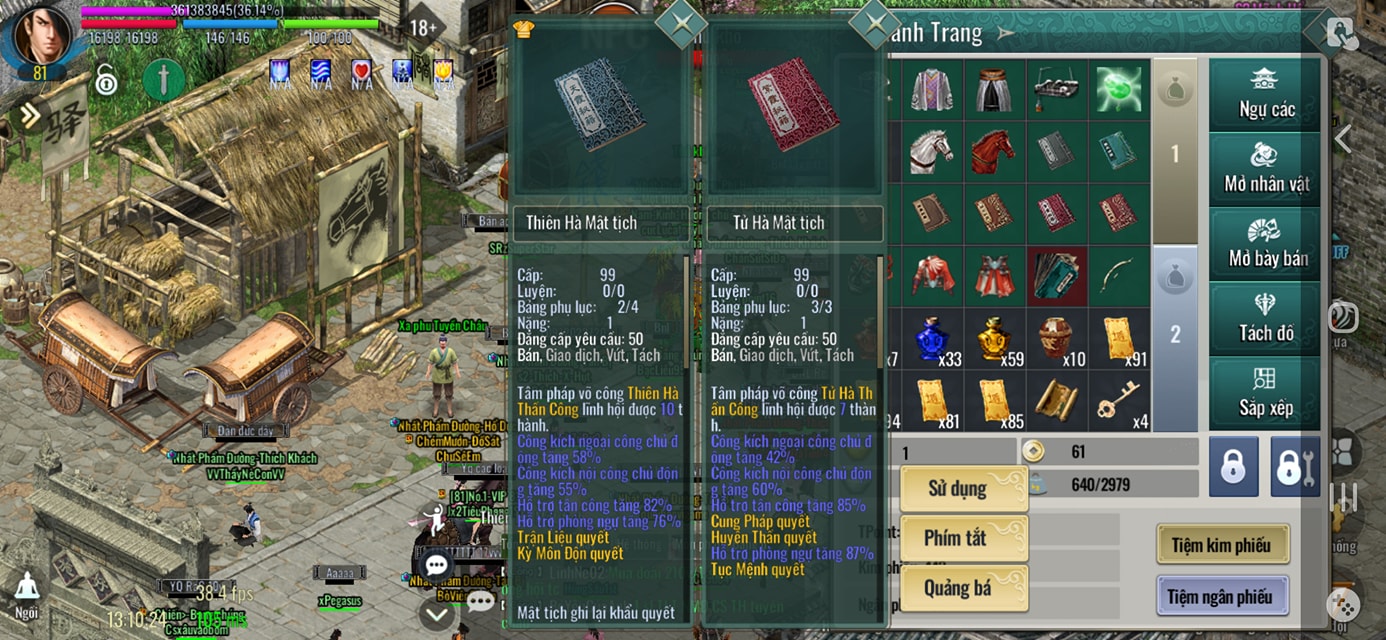This screenshot has width=1386, height=640.
Task: Close the Tử Hà Mật tịch tooltip
Action: click(x=875, y=23)
